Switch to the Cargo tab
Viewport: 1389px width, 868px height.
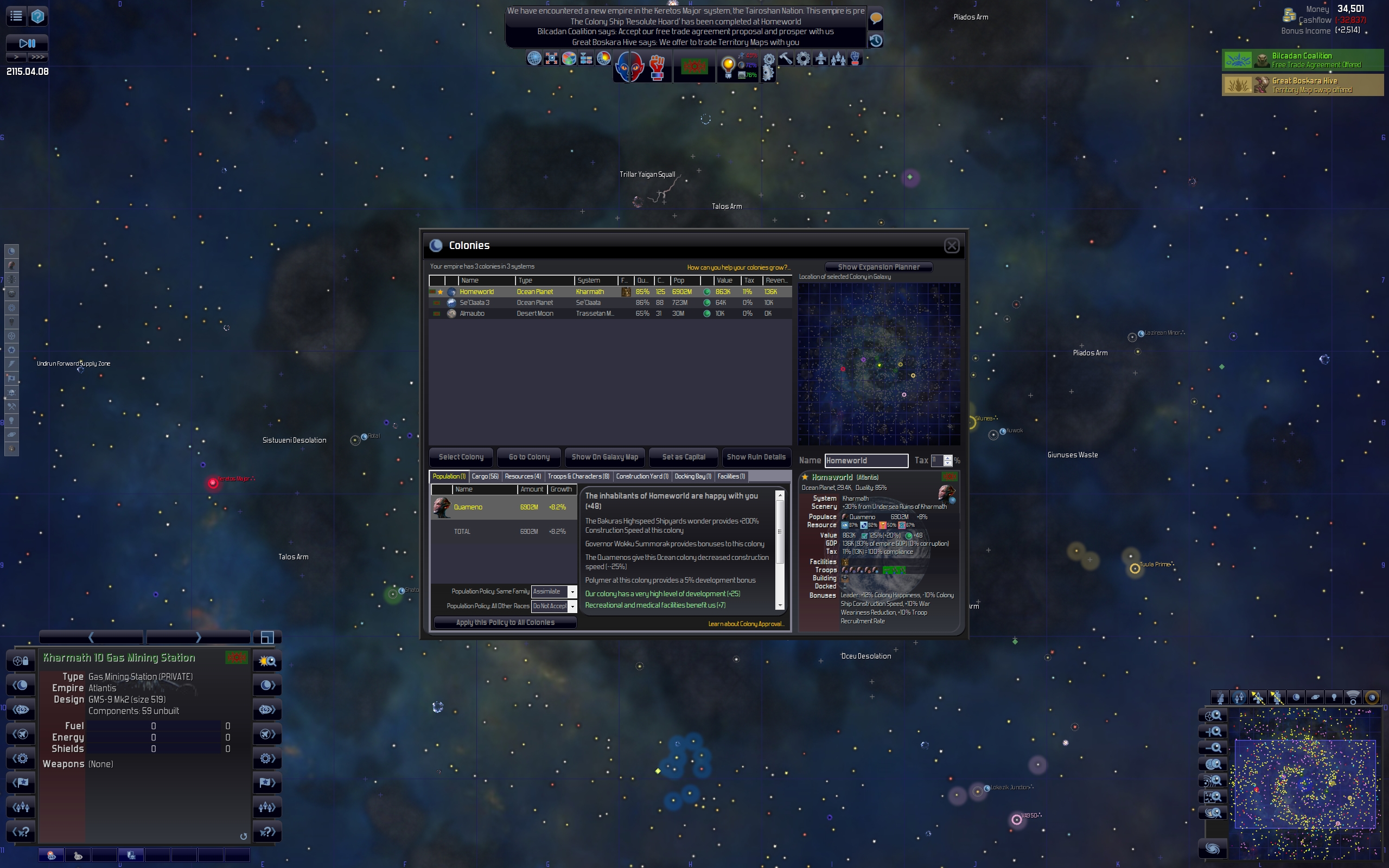(x=485, y=476)
